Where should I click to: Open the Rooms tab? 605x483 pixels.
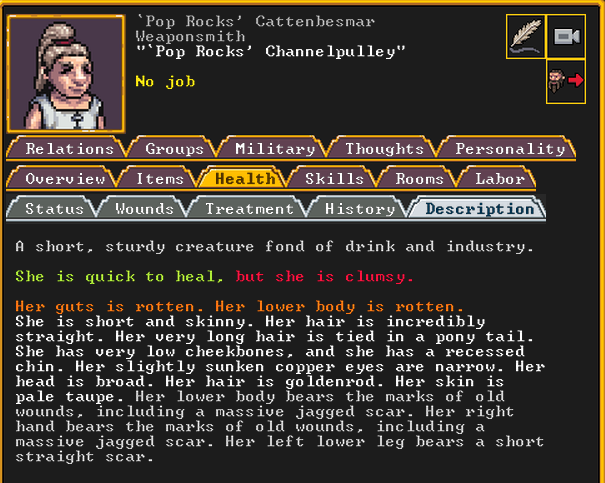click(x=419, y=179)
